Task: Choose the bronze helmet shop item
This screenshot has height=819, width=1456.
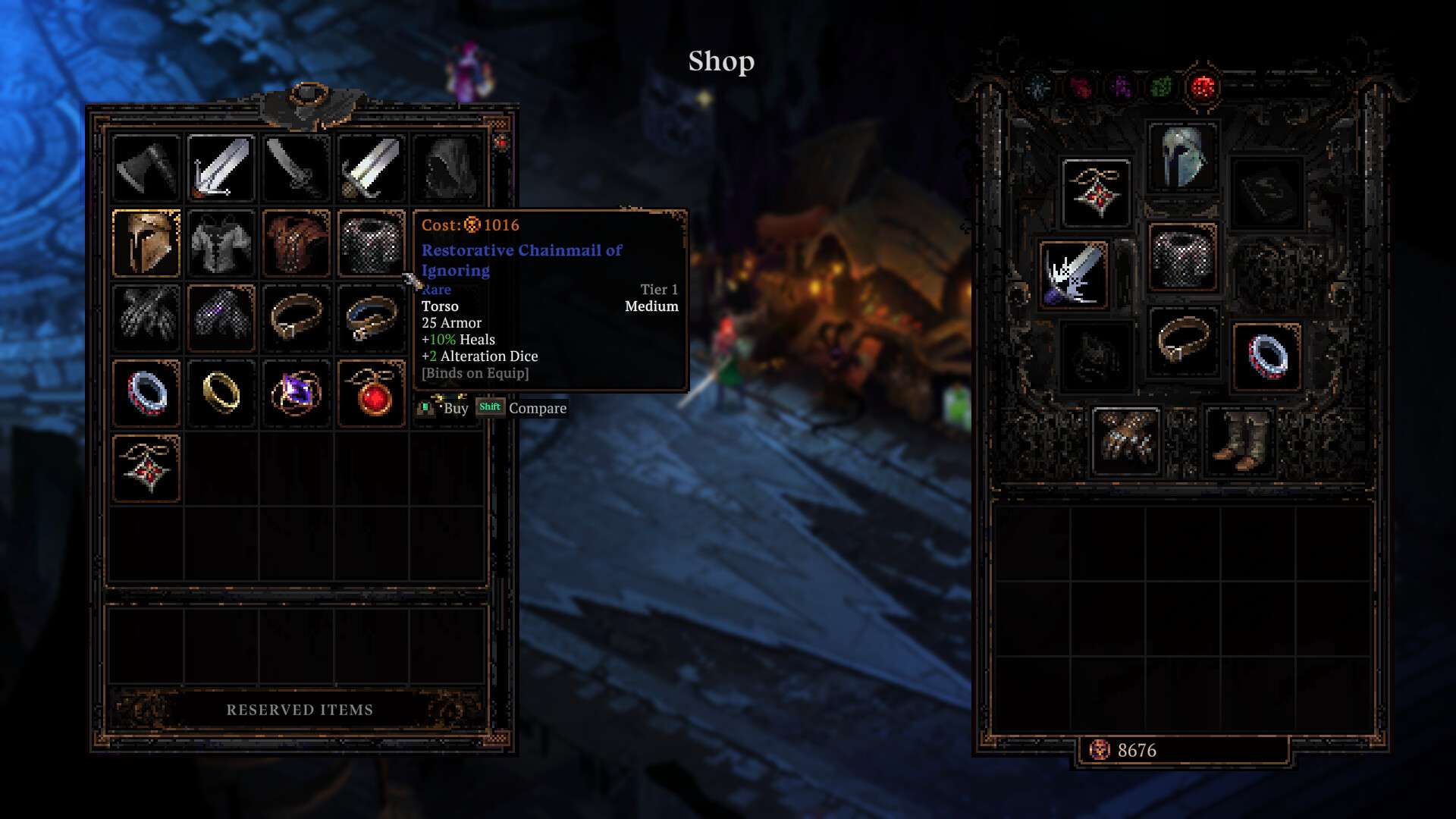Action: click(x=146, y=243)
